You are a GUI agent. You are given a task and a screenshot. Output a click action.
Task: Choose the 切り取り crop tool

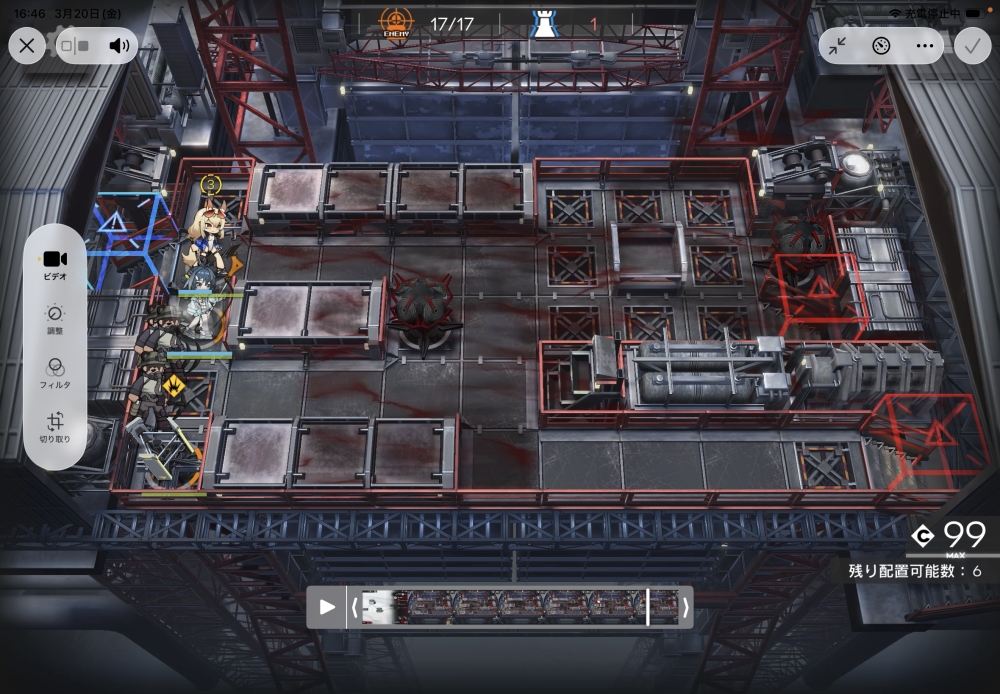55,427
